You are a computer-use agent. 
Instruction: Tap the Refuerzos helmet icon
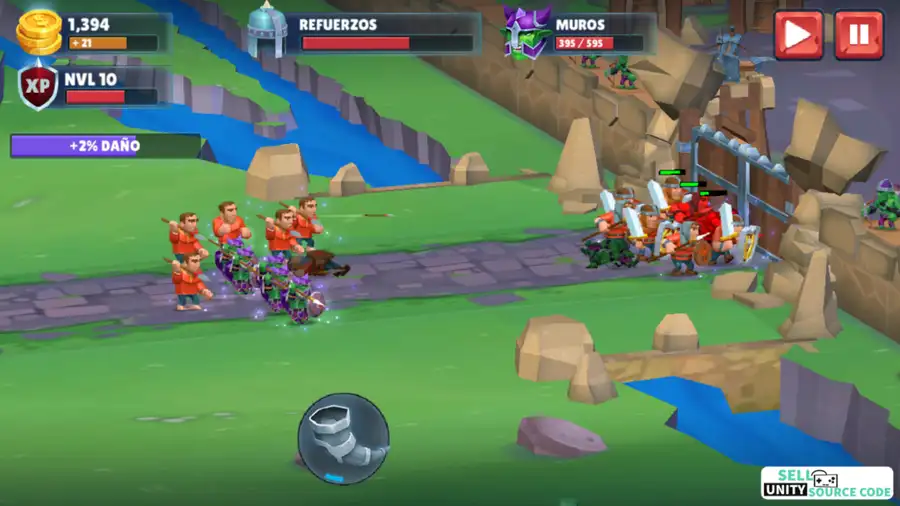coord(267,30)
